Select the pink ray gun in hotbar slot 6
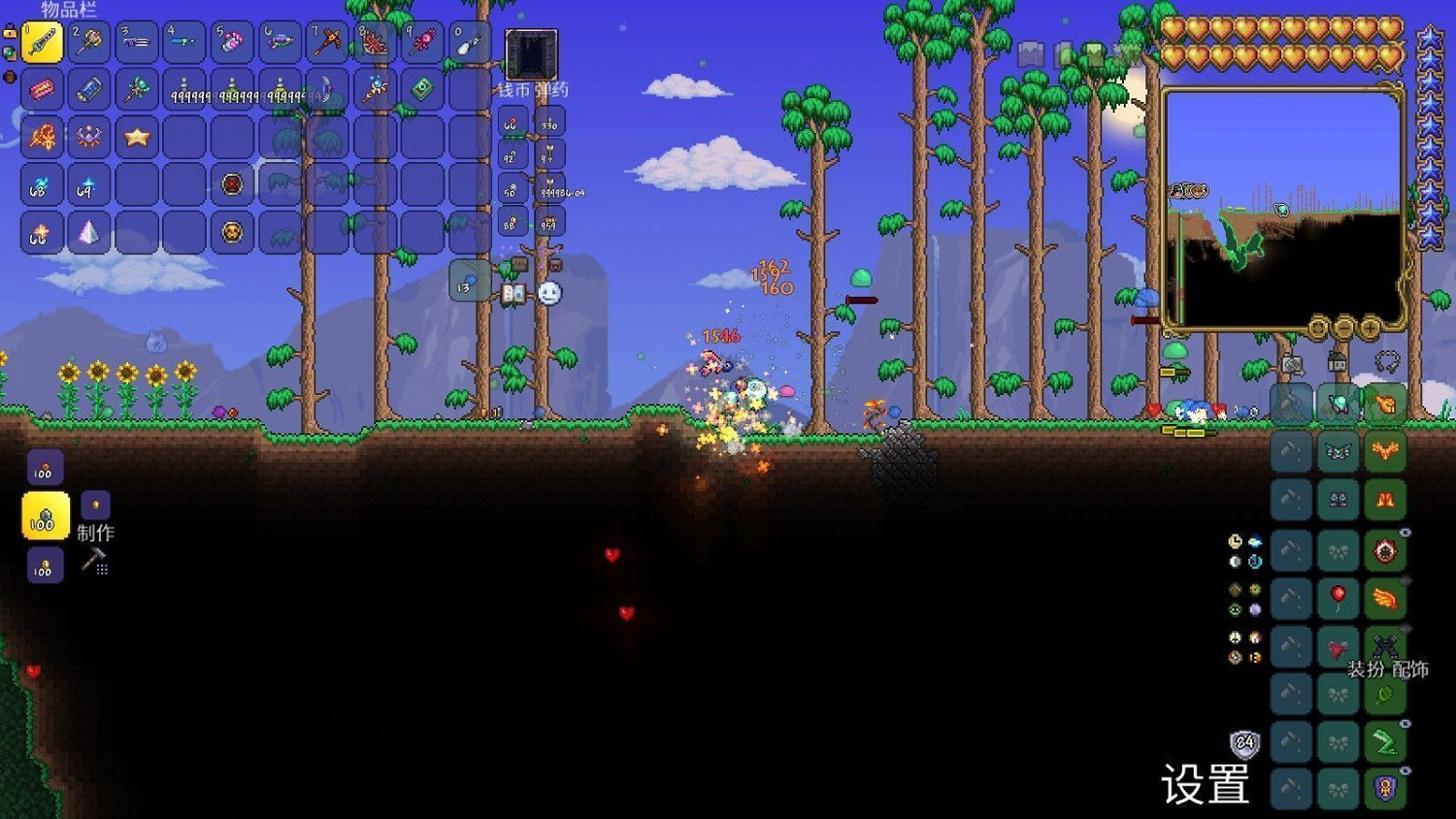The image size is (1456, 819). pyautogui.click(x=280, y=42)
